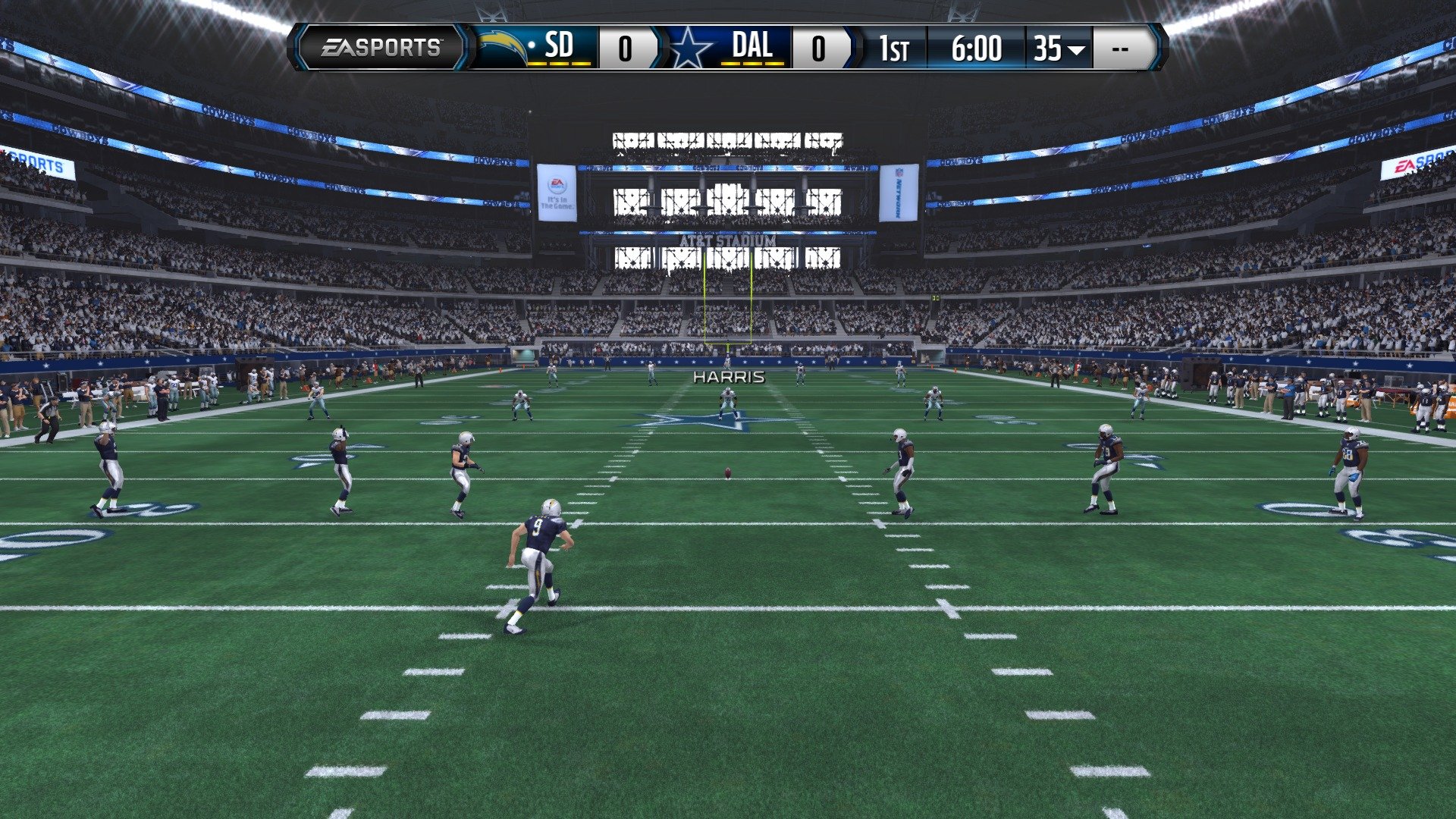Image resolution: width=1456 pixels, height=819 pixels.
Task: Toggle the DAL score display
Action: click(x=821, y=47)
